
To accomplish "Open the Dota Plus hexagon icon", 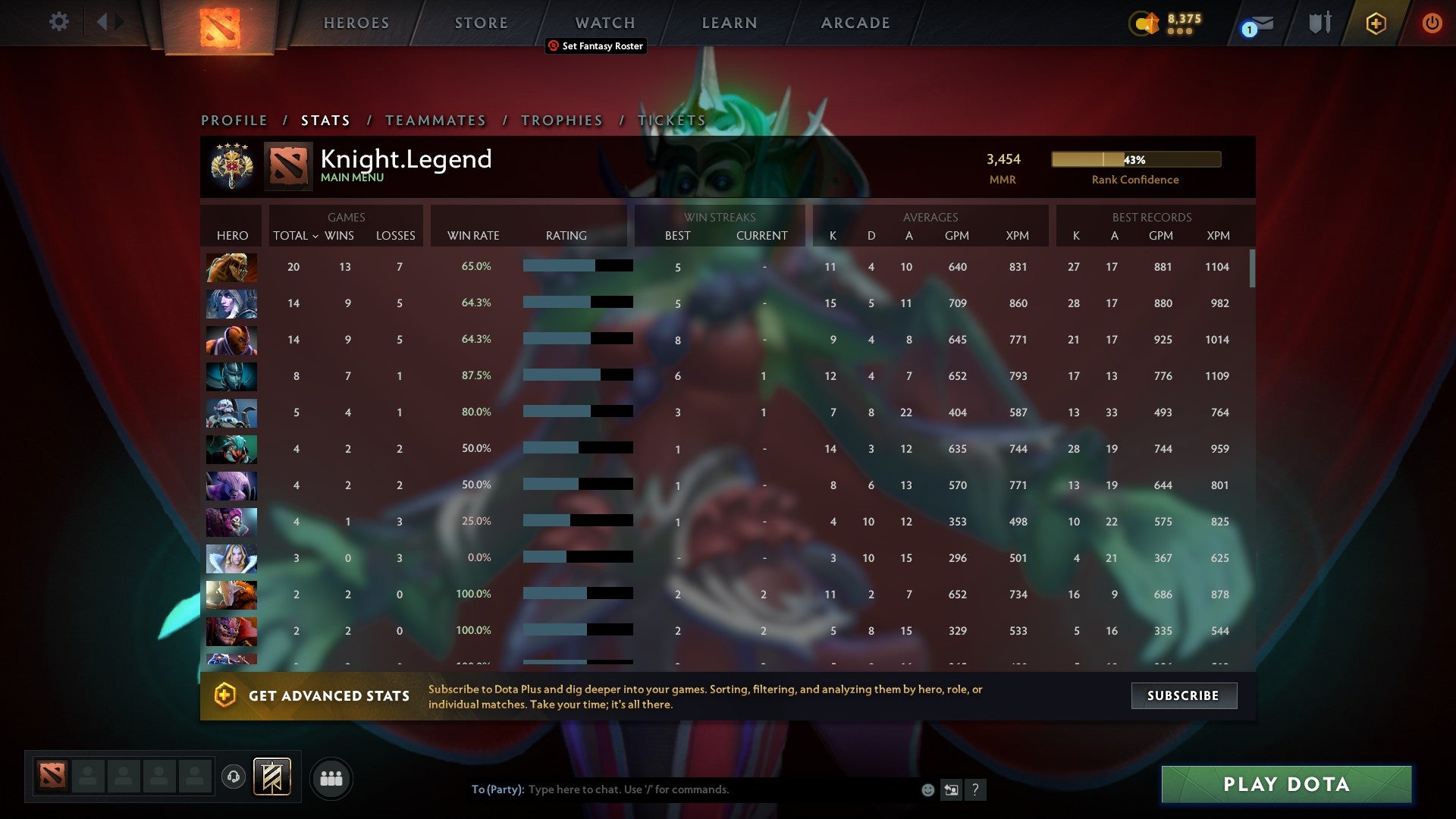I will (x=1376, y=23).
